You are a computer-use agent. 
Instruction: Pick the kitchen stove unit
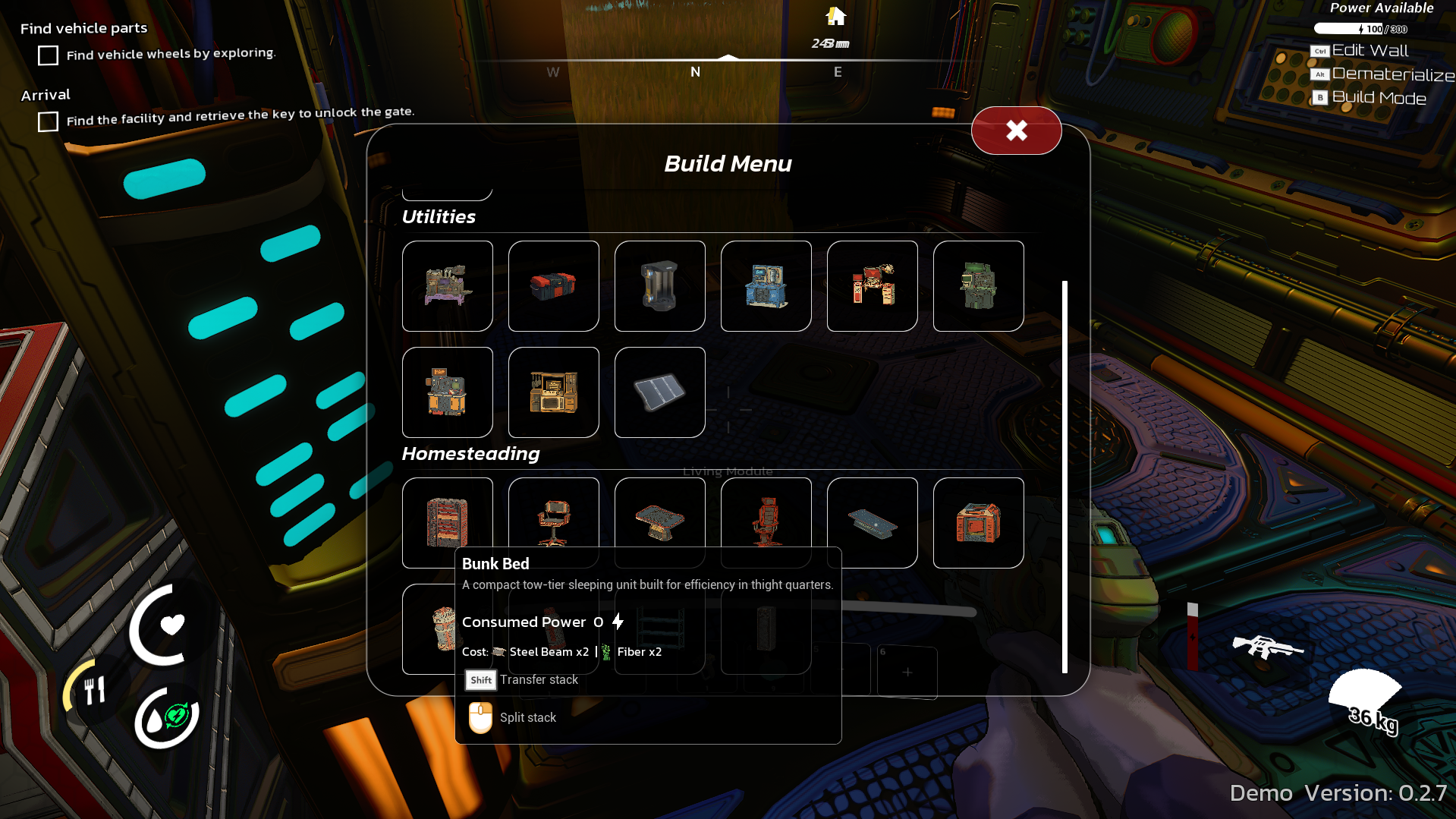(553, 392)
